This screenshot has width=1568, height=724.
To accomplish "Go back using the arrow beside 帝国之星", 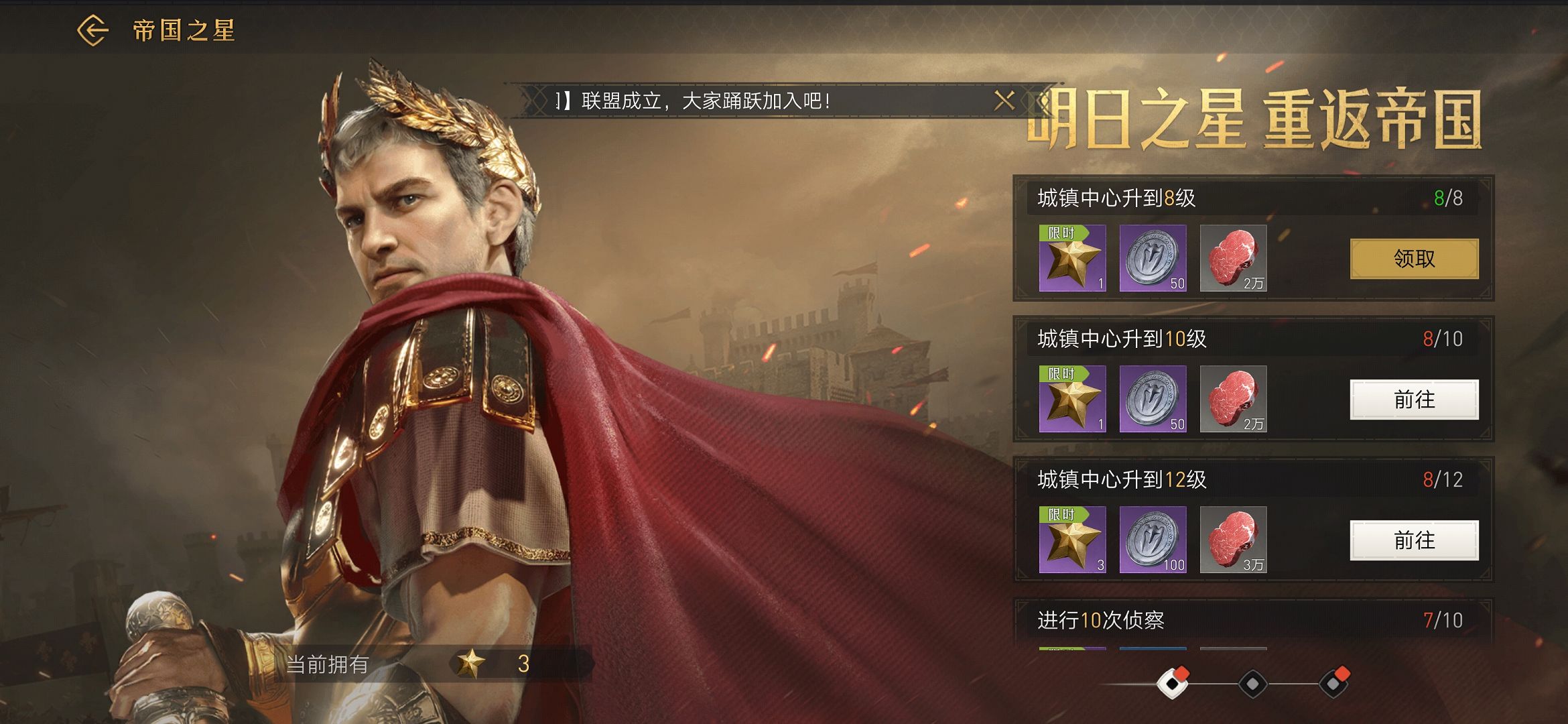I will pos(92,31).
